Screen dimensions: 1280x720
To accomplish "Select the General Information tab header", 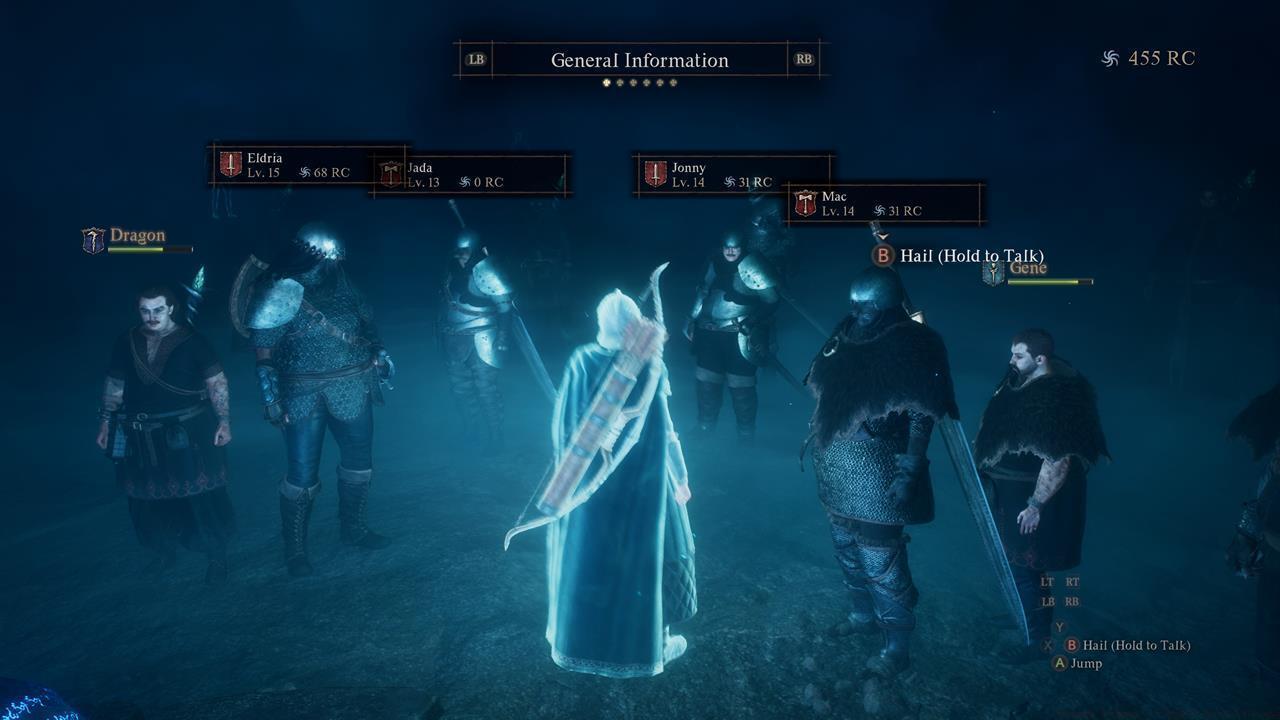I will [x=640, y=60].
